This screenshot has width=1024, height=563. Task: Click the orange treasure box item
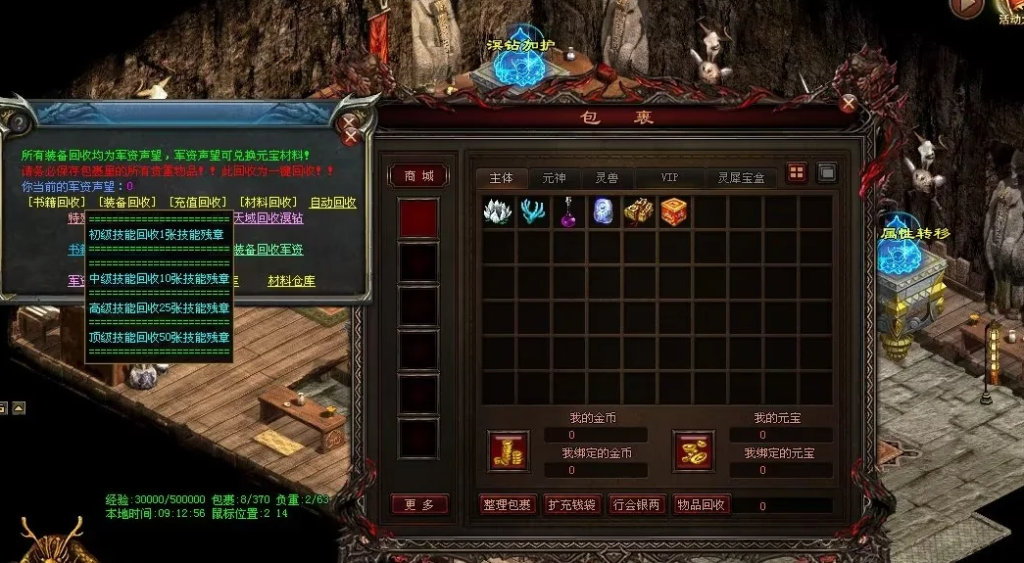(x=673, y=211)
